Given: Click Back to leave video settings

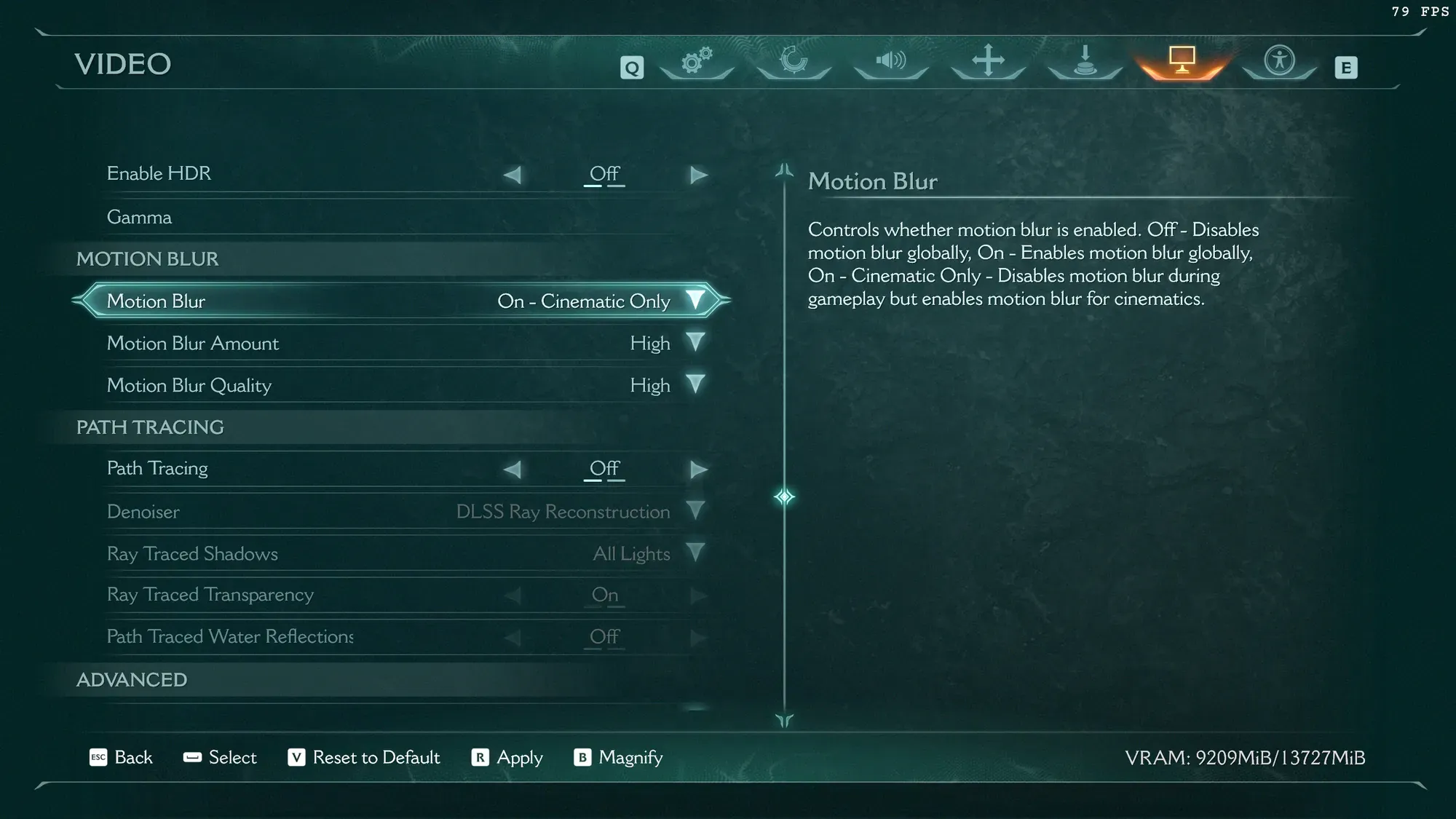Looking at the screenshot, I should tap(121, 758).
